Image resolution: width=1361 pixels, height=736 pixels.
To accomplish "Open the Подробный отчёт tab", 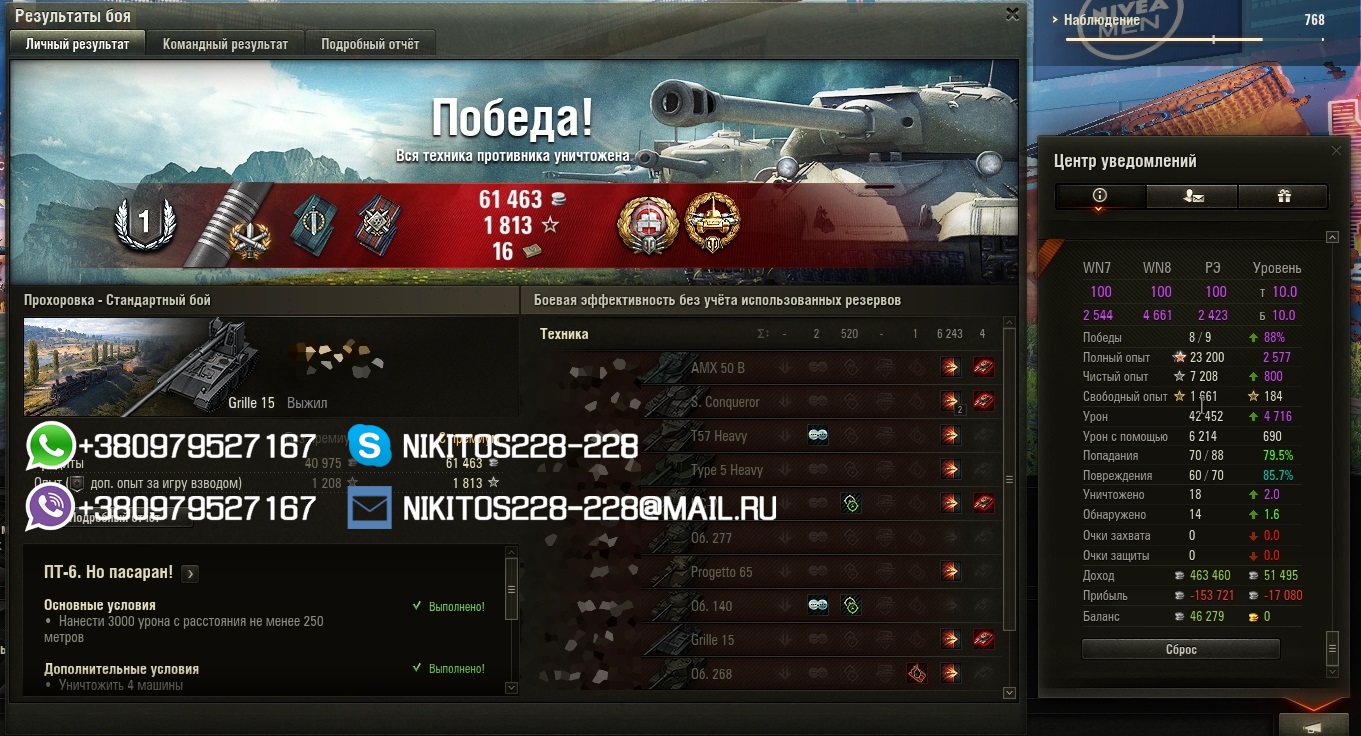I will click(x=370, y=44).
